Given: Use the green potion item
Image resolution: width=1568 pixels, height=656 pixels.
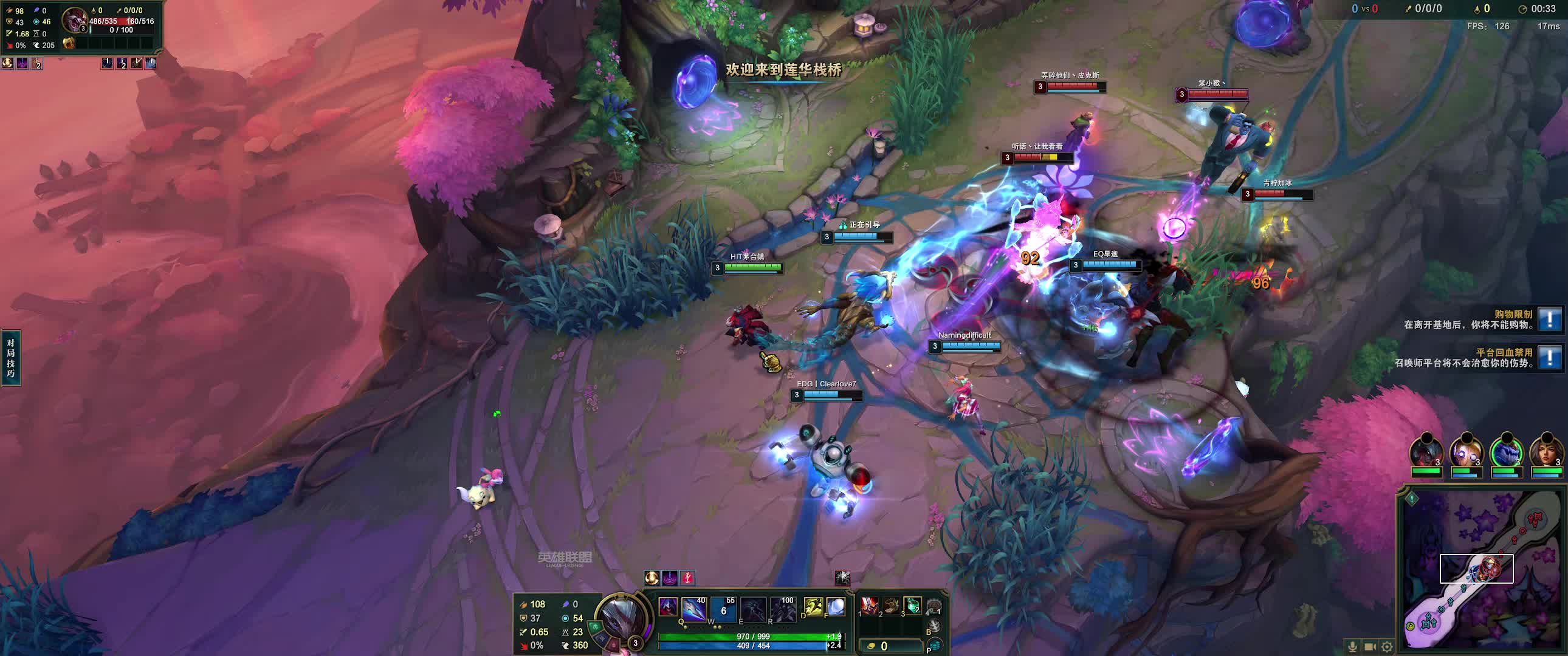Looking at the screenshot, I should point(912,606).
